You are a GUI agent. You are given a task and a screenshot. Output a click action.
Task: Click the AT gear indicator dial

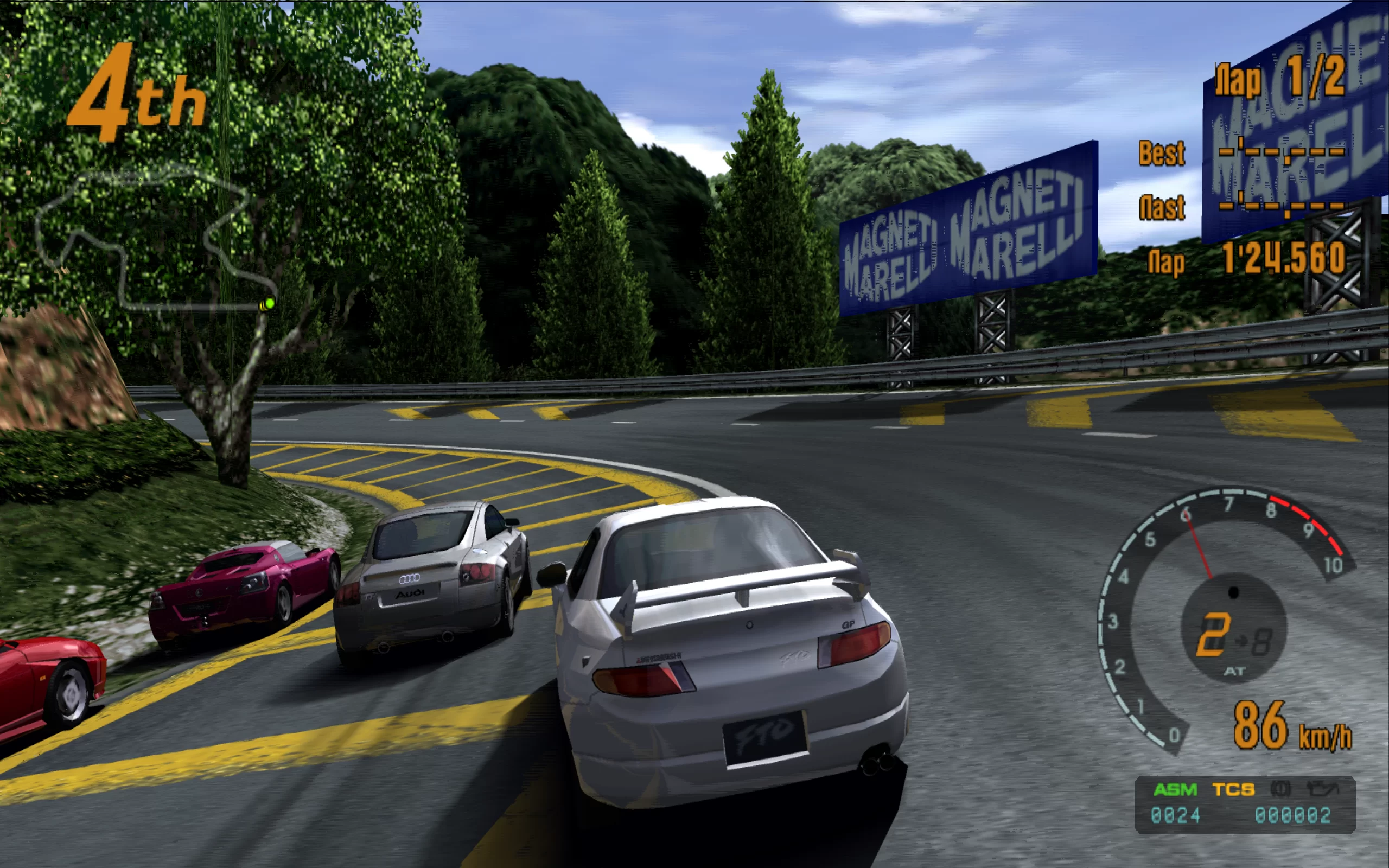[1233, 628]
